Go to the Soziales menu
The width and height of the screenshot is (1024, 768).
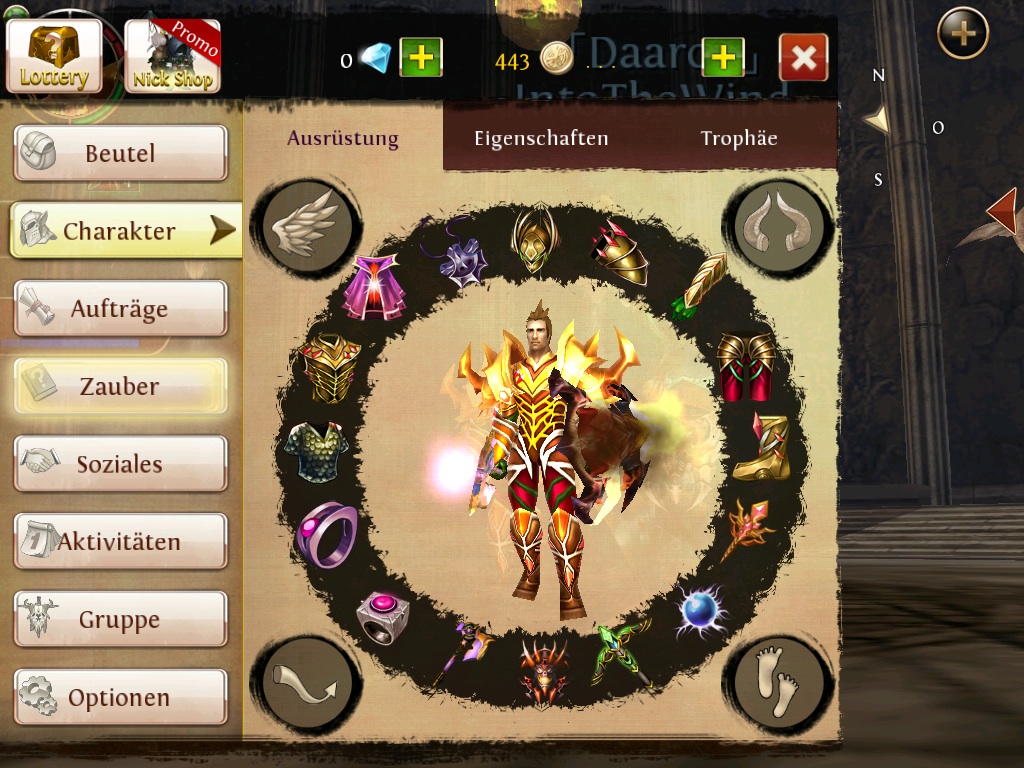click(x=120, y=464)
